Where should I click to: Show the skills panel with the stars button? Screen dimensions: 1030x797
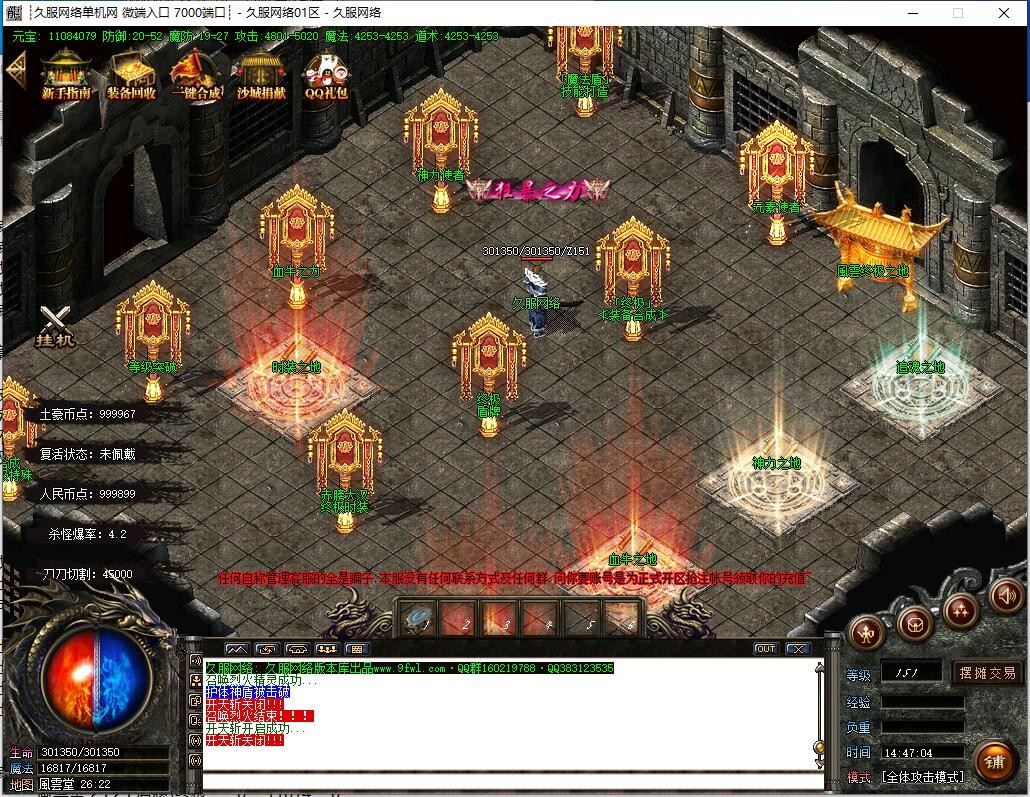click(961, 609)
